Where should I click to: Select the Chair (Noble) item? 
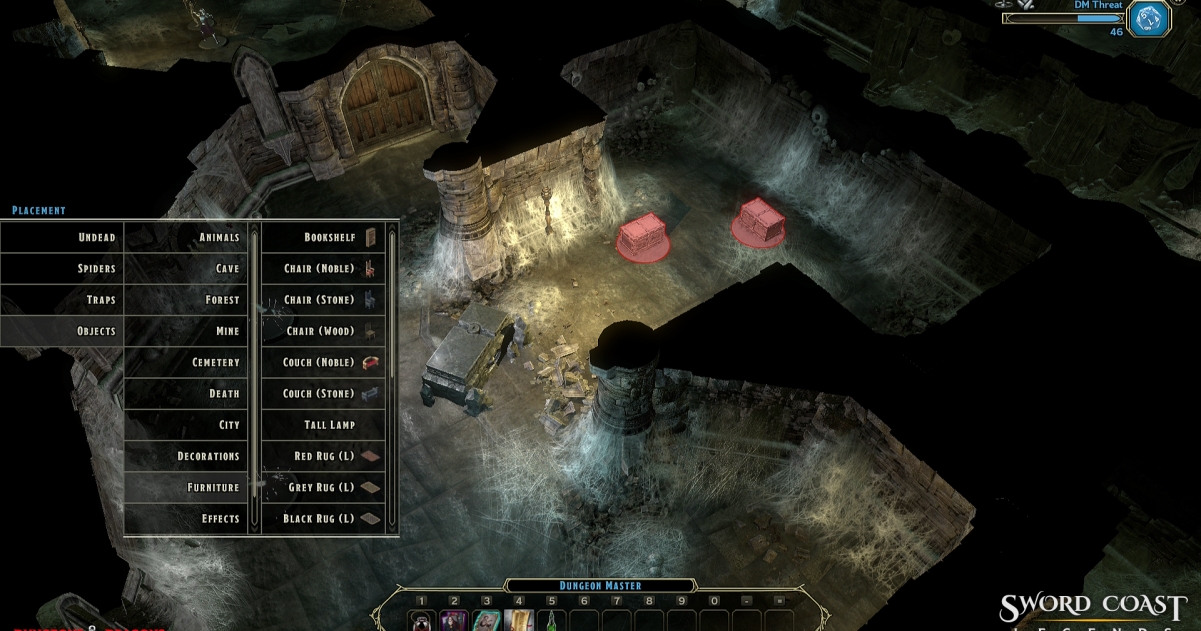click(323, 268)
